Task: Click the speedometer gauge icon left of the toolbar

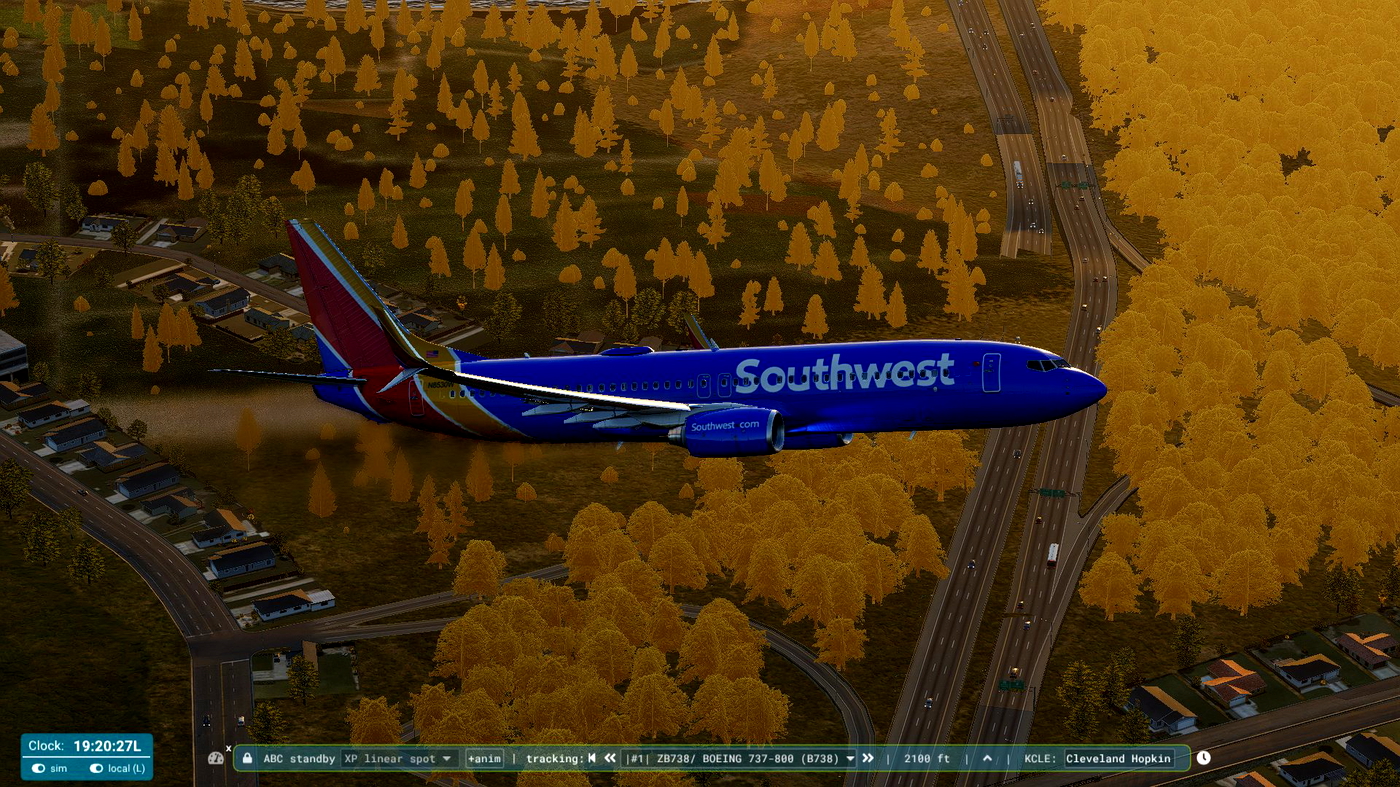Action: point(216,758)
